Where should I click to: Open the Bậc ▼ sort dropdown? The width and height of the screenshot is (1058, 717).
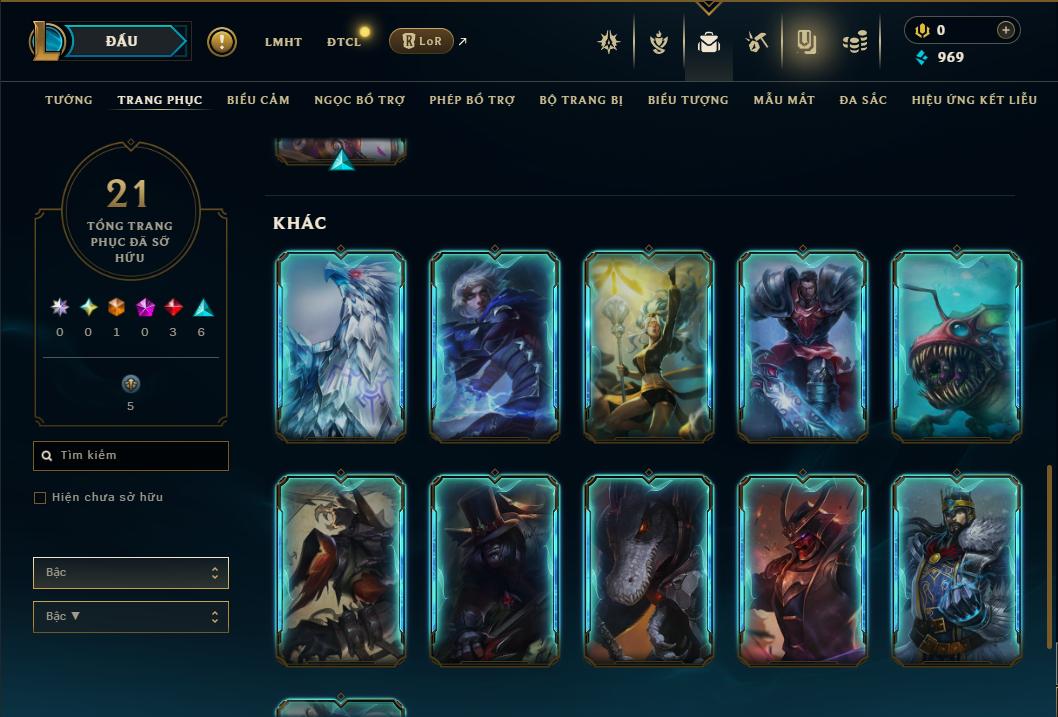[x=131, y=617]
